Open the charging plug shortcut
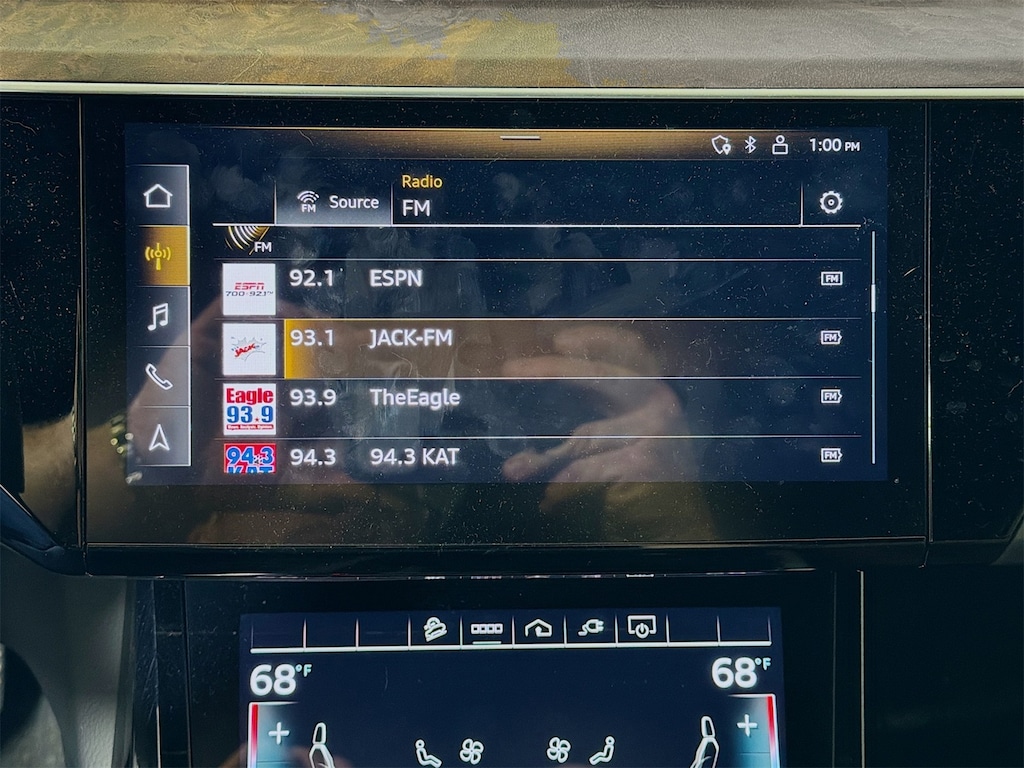This screenshot has width=1024, height=768. click(590, 629)
